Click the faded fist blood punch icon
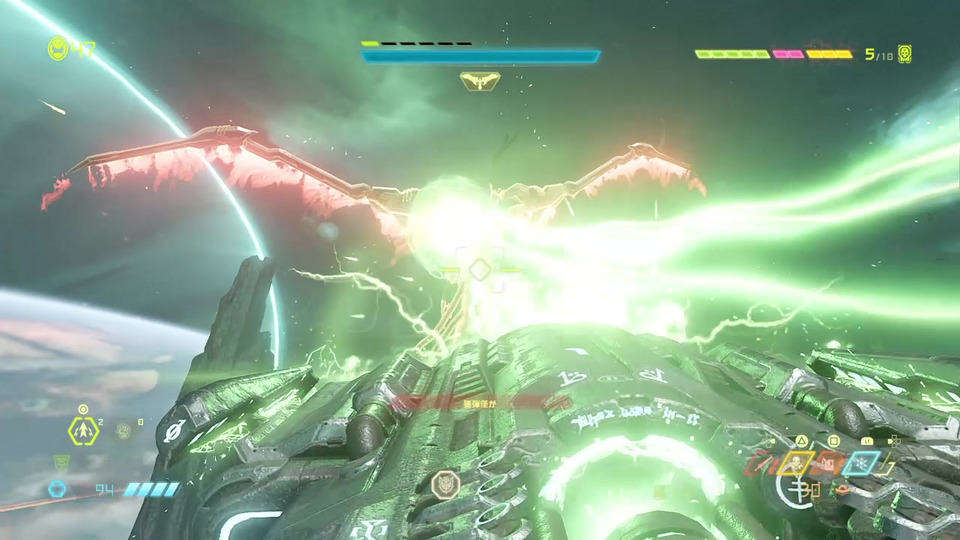 coord(123,431)
